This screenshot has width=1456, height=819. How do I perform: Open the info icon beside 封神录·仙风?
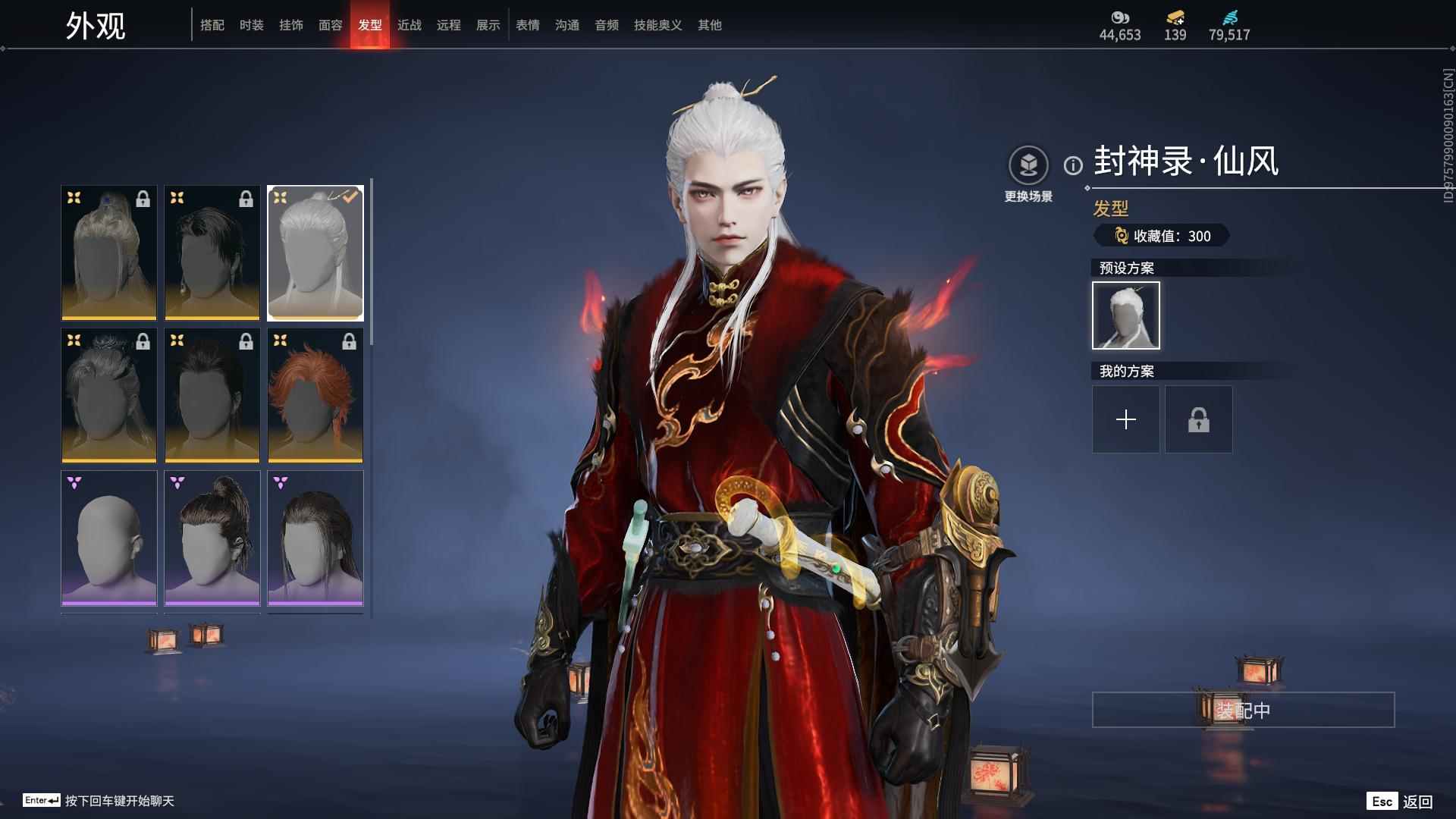pos(1073,165)
